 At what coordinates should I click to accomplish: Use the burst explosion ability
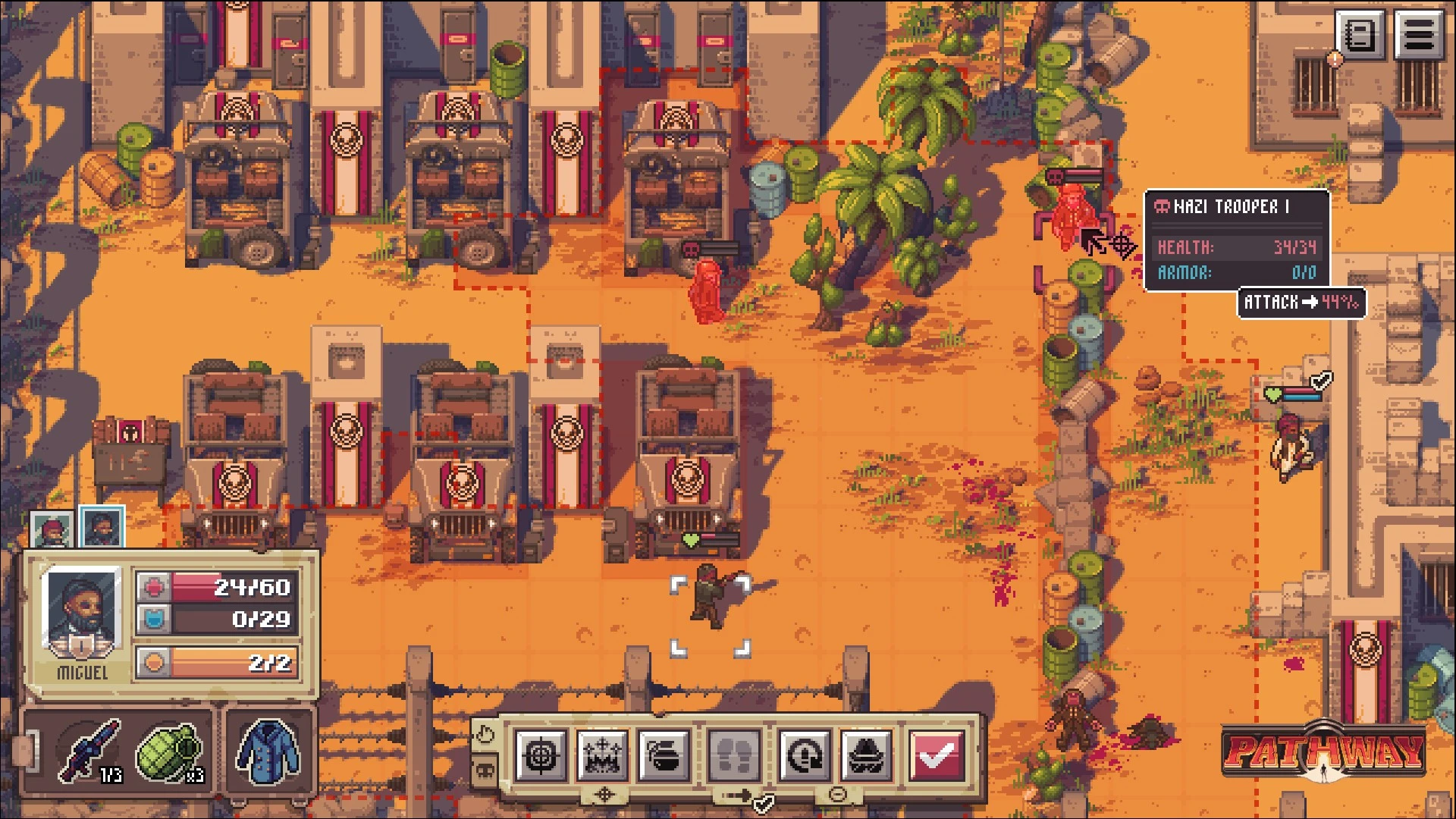point(602,755)
